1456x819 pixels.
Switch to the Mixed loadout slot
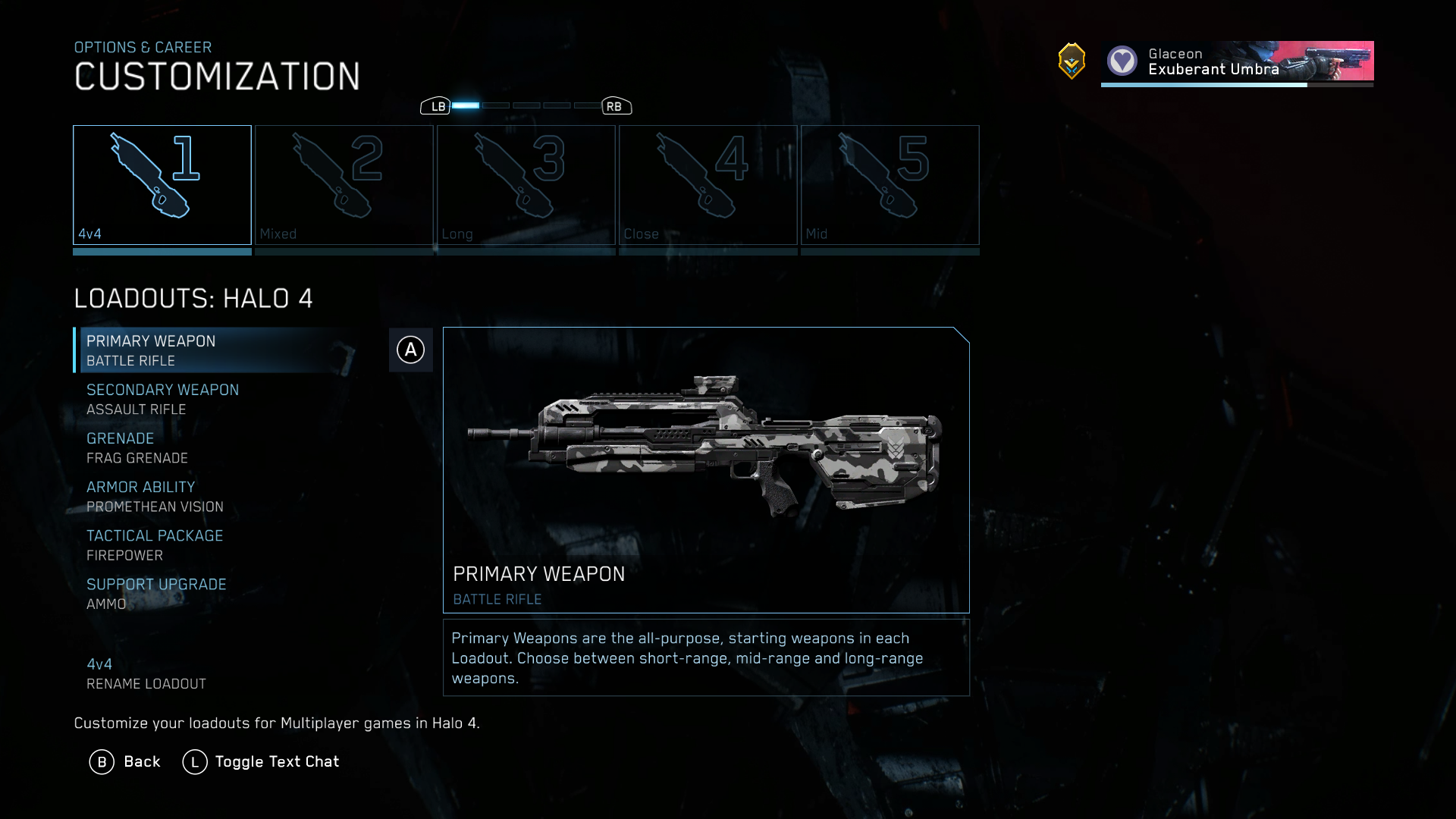coord(344,185)
